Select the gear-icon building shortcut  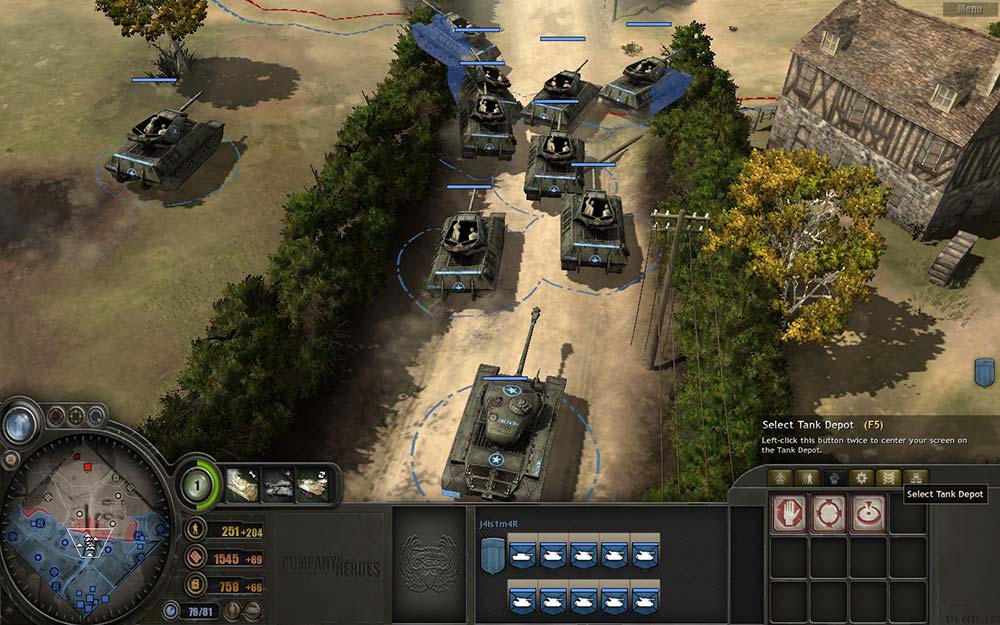[x=861, y=478]
